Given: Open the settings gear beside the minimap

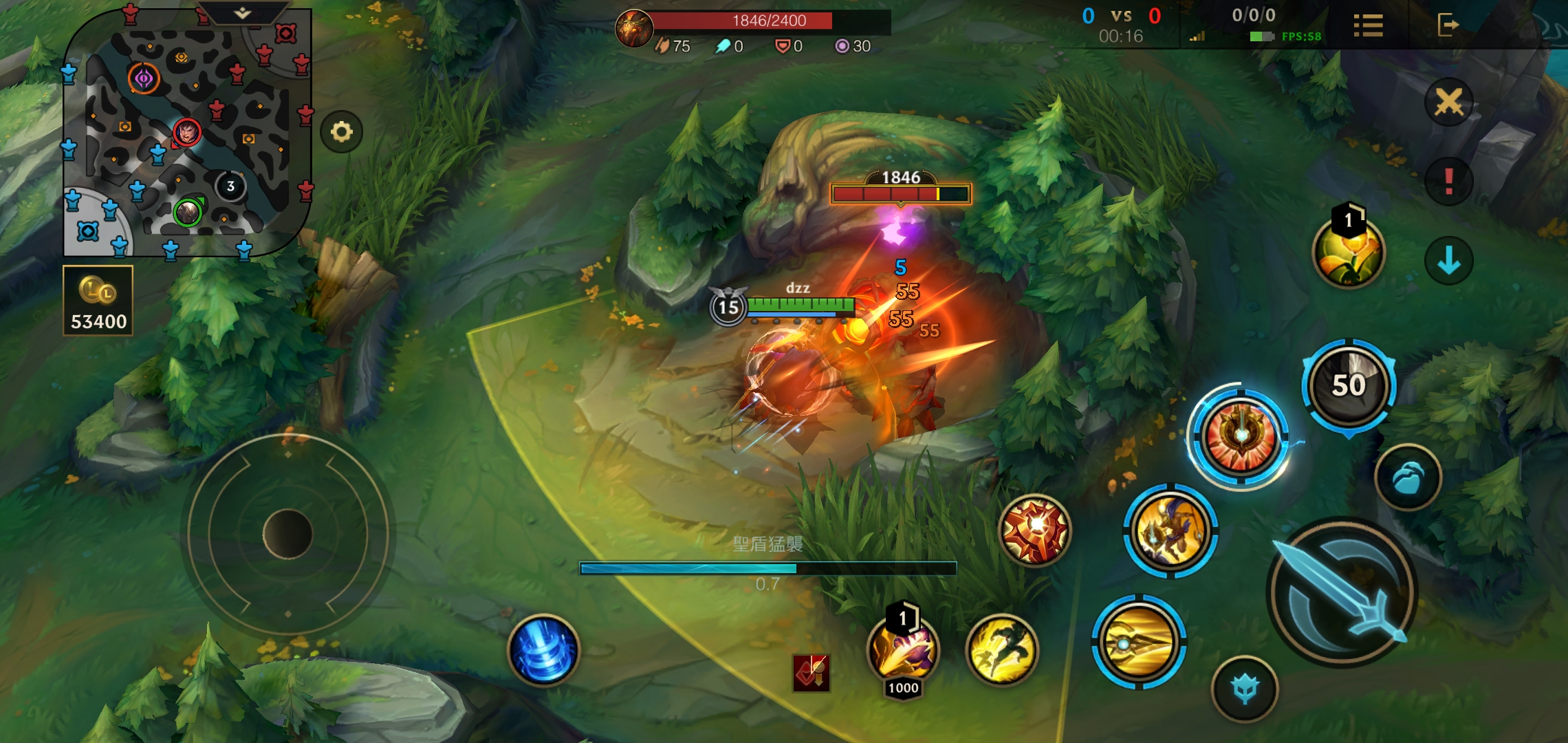Looking at the screenshot, I should [341, 131].
